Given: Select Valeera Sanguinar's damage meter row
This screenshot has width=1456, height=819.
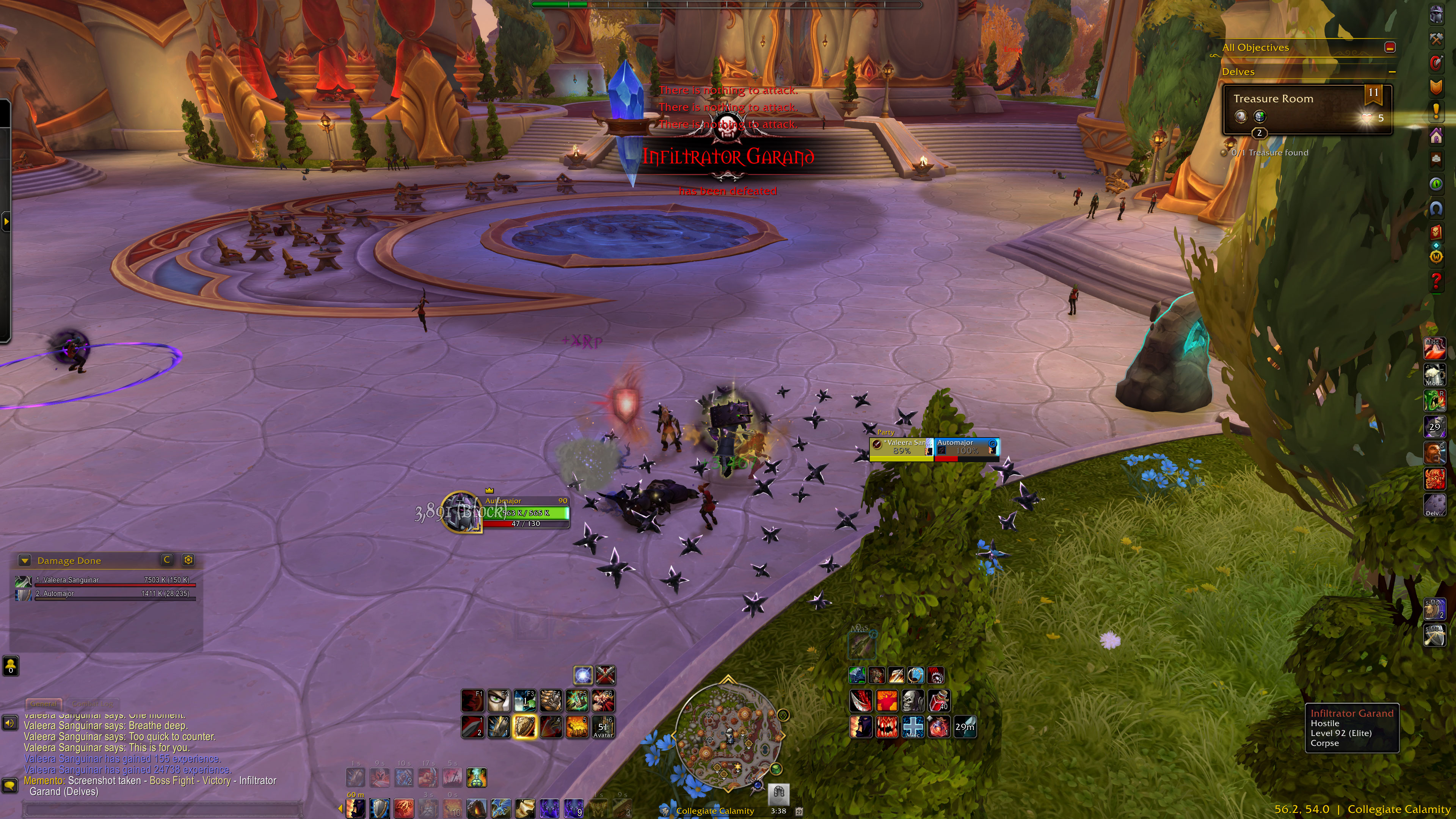Looking at the screenshot, I should pos(105,580).
